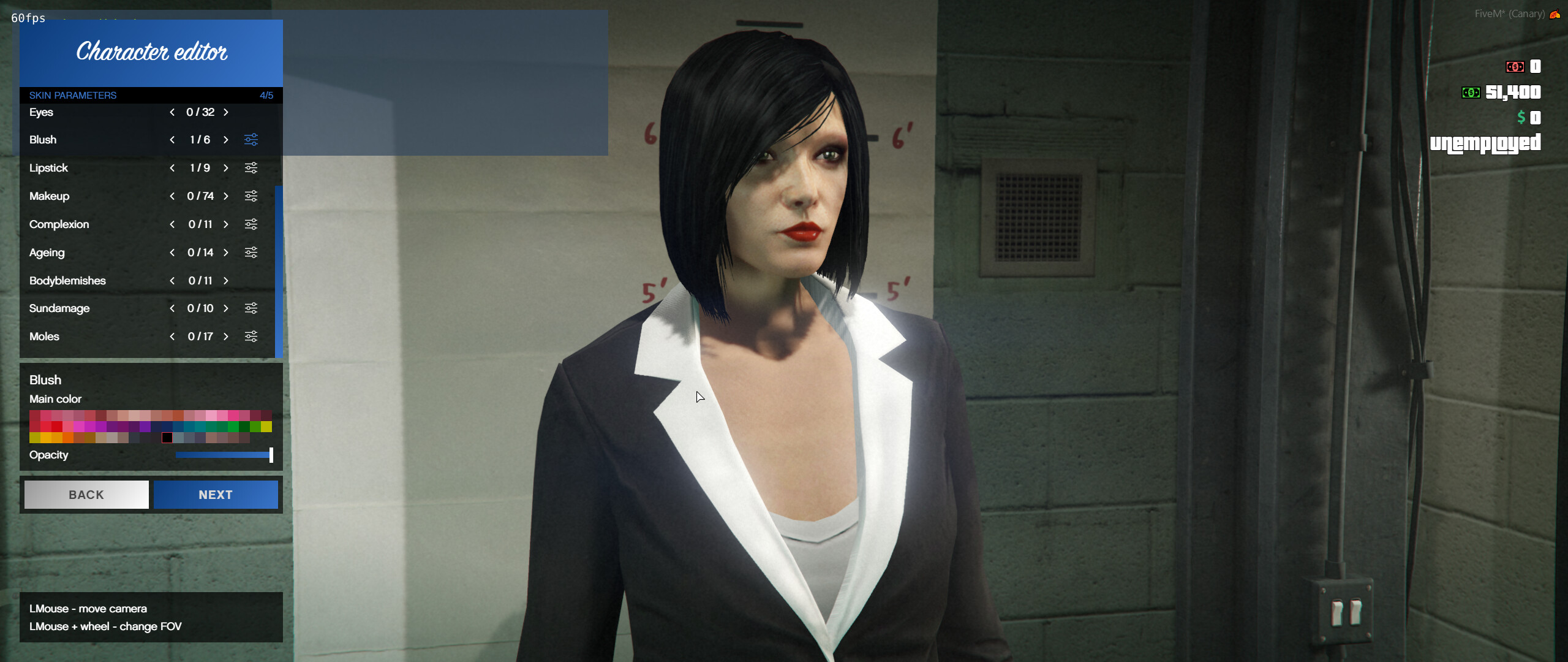Open the Sundamage settings icon

click(x=250, y=308)
